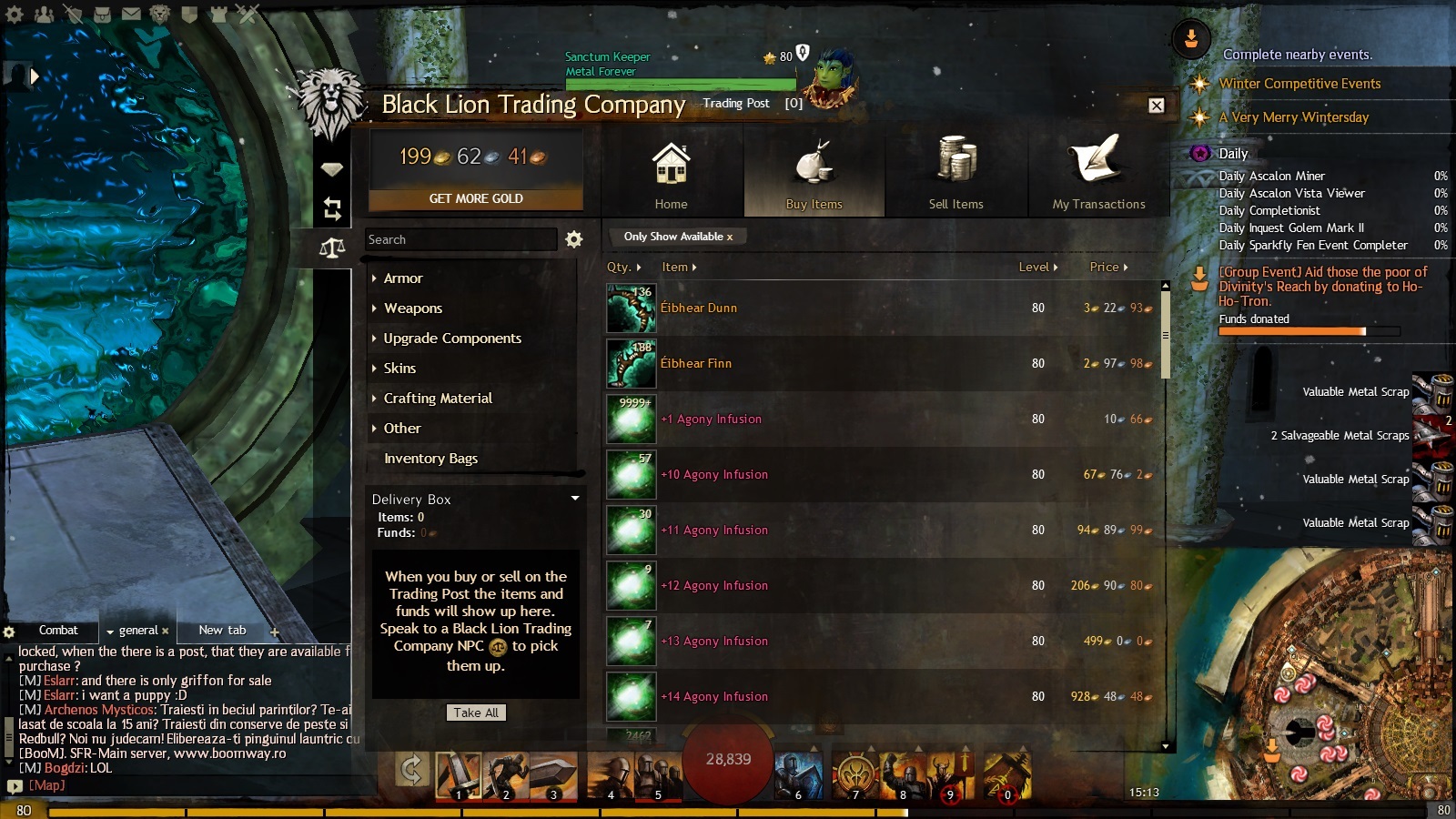
Task: Expand the Weapons category
Action: pyautogui.click(x=412, y=308)
